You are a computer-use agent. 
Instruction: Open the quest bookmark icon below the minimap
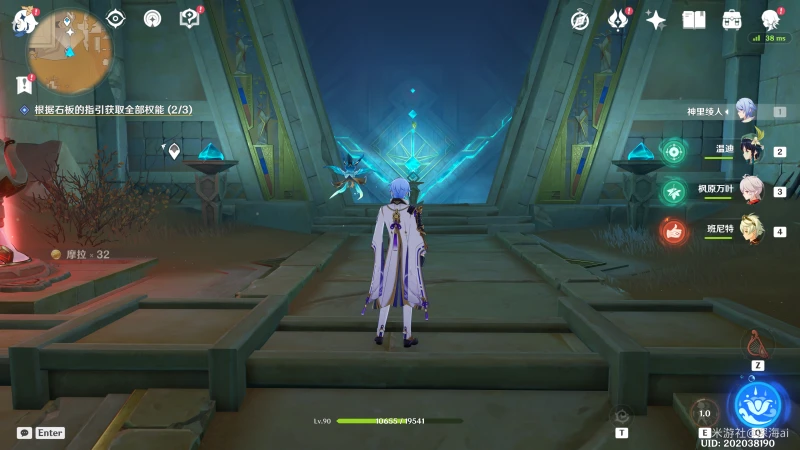click(24, 84)
